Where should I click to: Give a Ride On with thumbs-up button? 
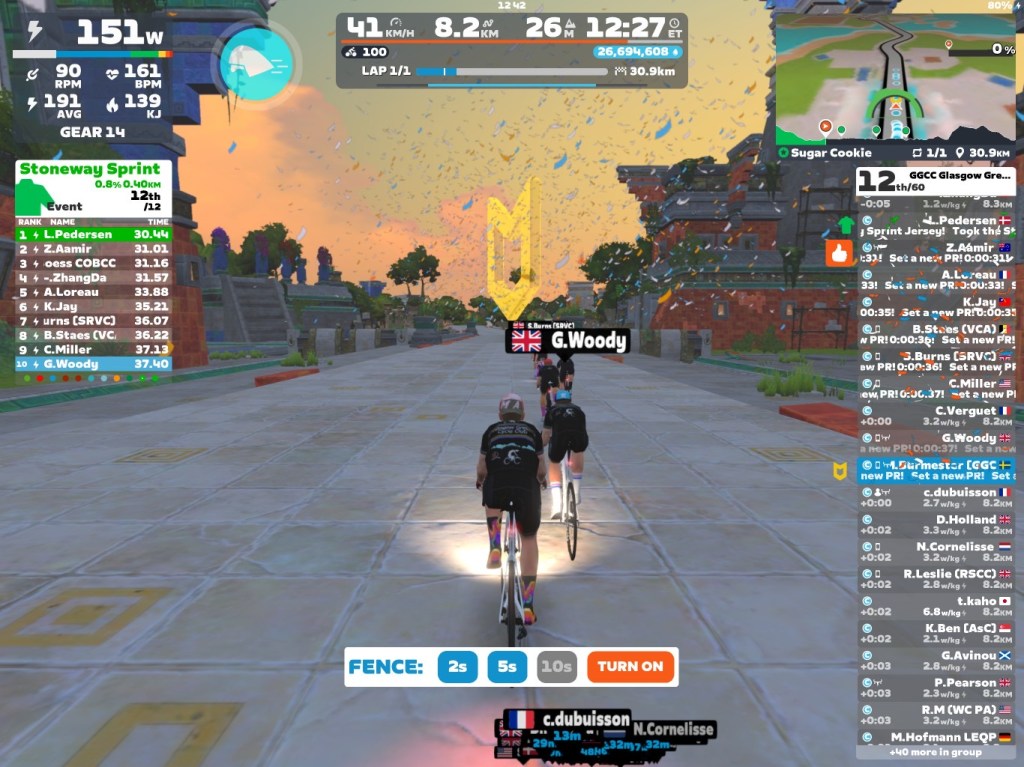(838, 254)
